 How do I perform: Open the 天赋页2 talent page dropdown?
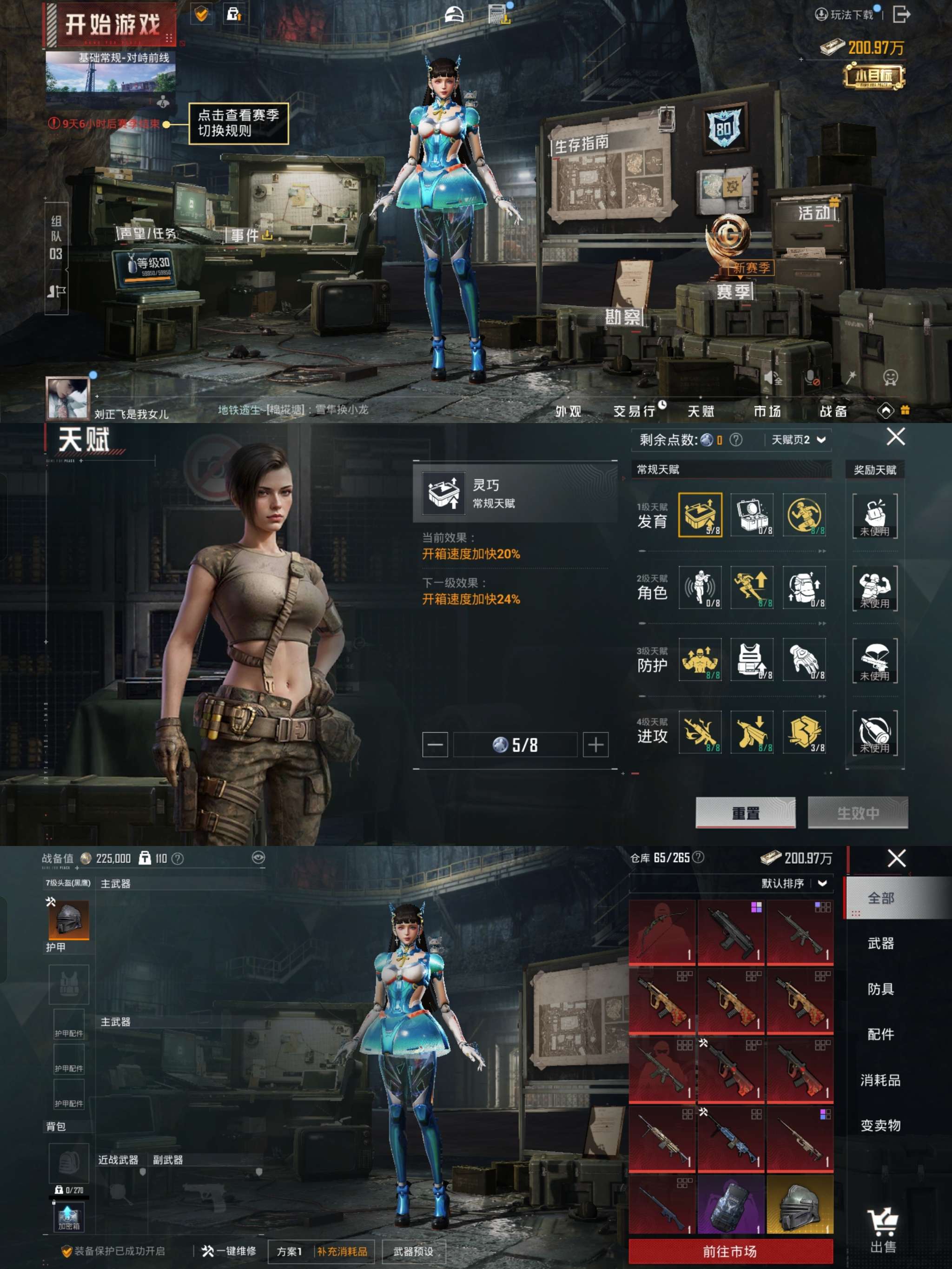click(x=798, y=439)
